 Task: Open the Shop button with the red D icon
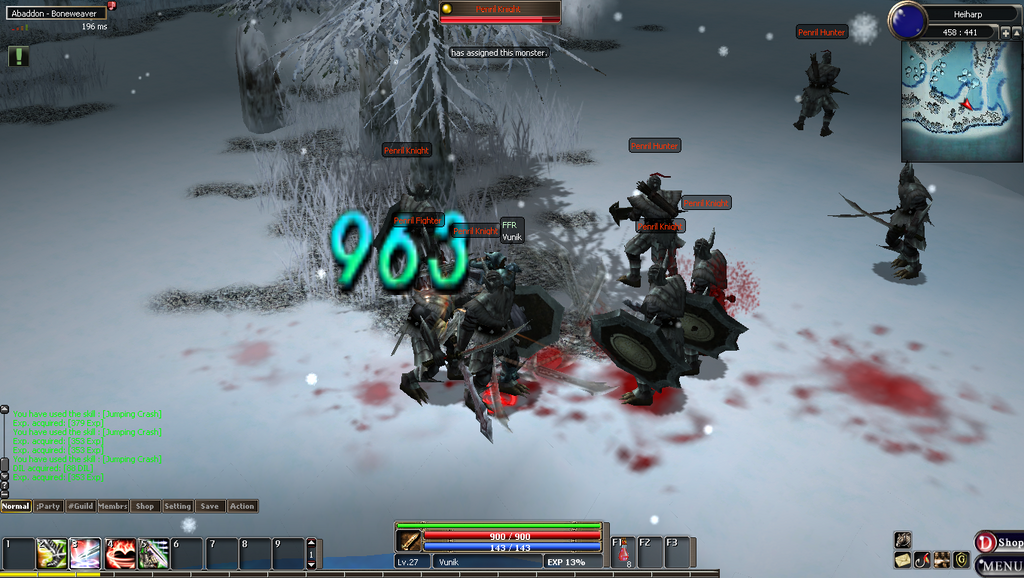click(x=998, y=542)
